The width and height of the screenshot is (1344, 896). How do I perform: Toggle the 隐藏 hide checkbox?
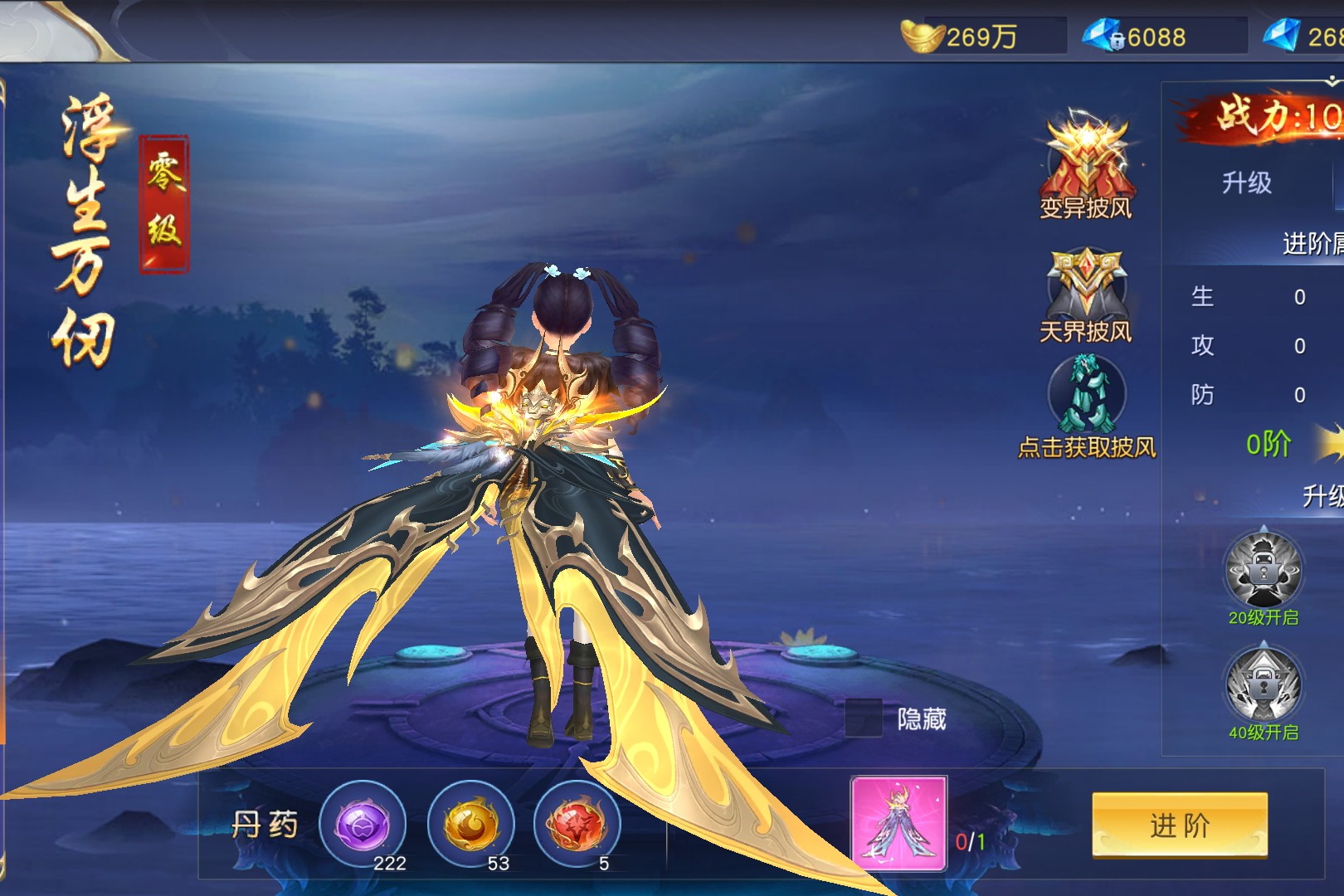click(x=863, y=718)
